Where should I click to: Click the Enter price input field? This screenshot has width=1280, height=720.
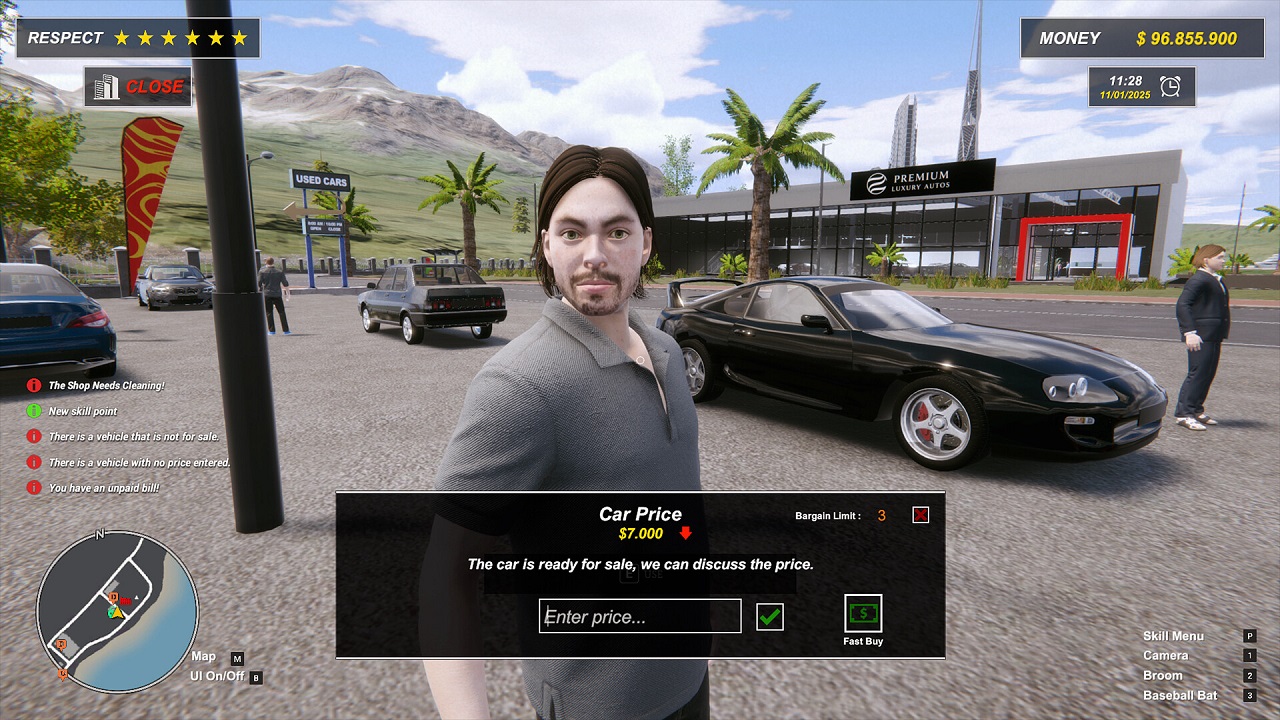pos(639,615)
